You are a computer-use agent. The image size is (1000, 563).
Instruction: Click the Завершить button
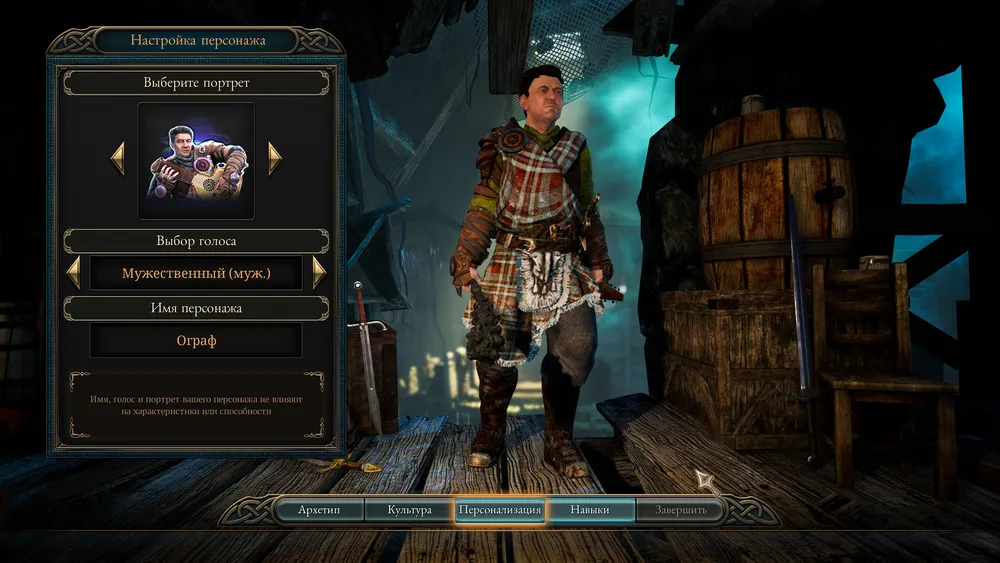(681, 510)
